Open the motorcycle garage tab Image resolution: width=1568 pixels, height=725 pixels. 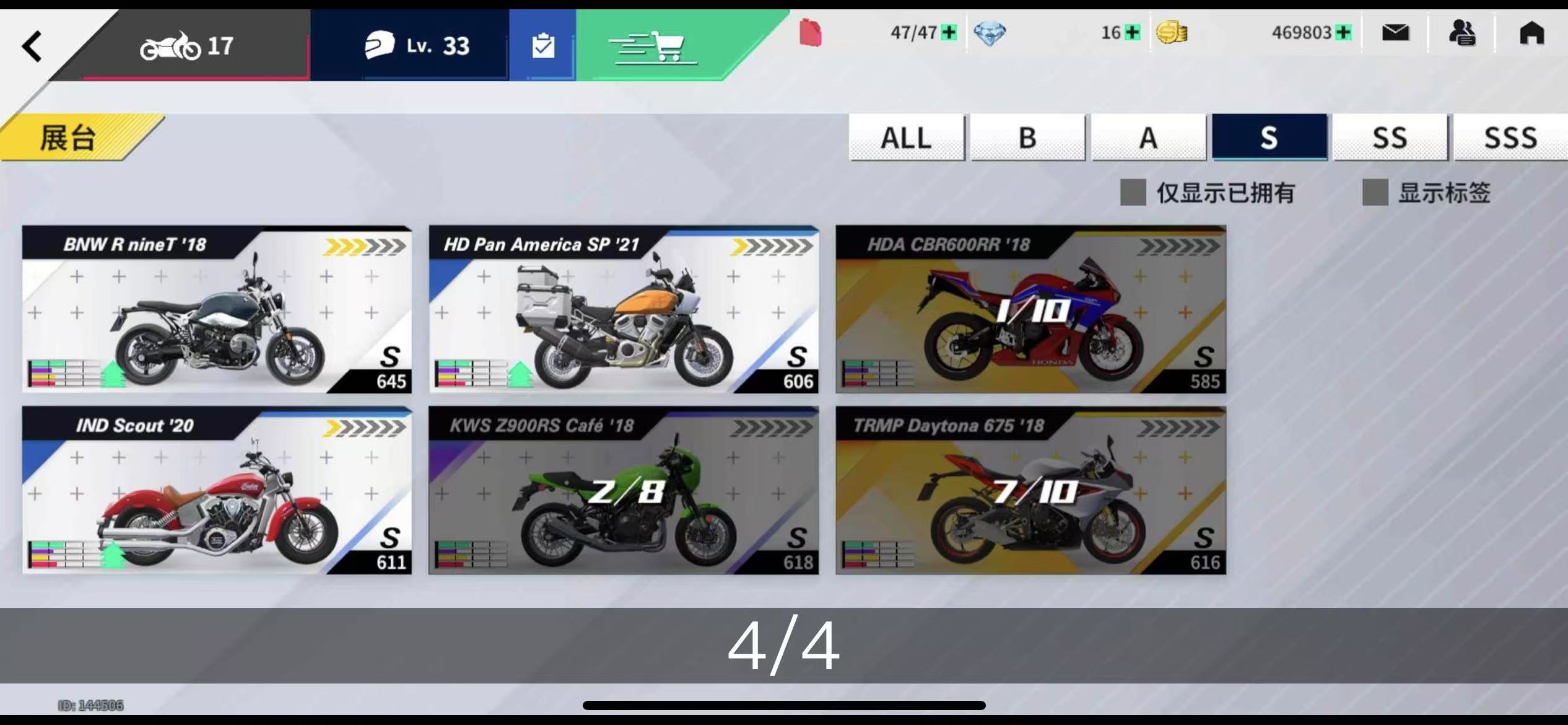(186, 46)
